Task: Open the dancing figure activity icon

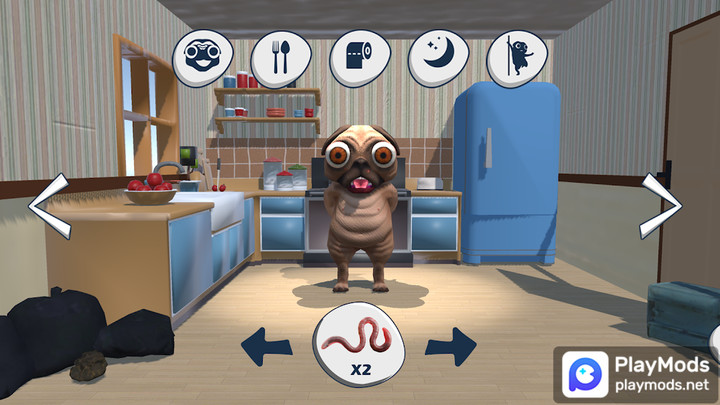Action: (516, 57)
